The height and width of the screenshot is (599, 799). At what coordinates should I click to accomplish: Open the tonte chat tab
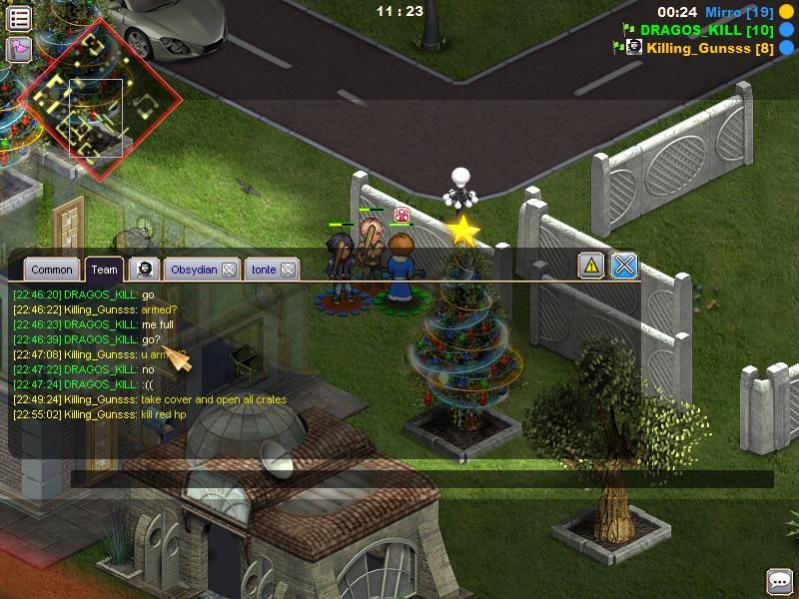click(x=264, y=269)
